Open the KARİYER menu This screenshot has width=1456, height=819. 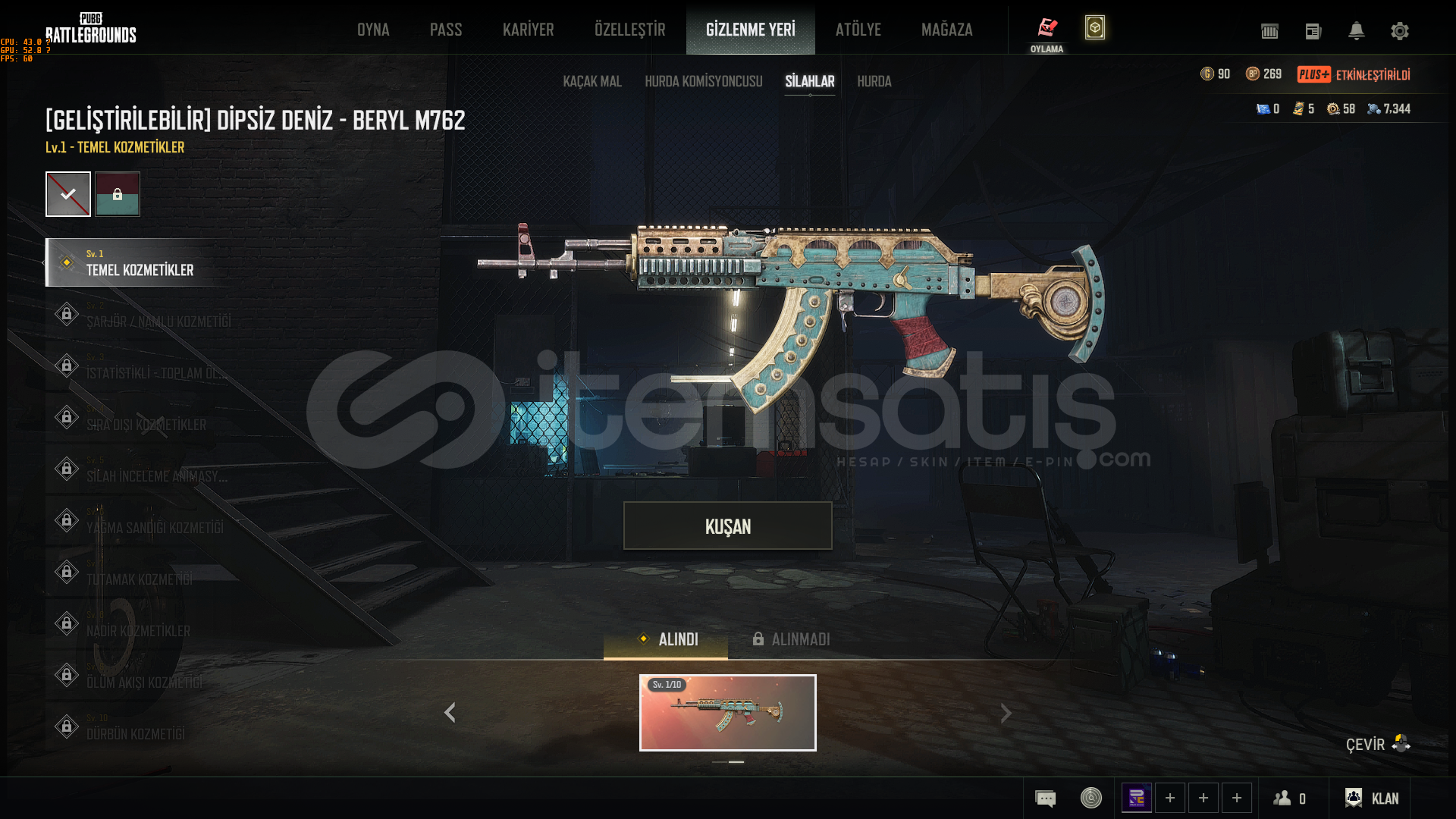[529, 30]
